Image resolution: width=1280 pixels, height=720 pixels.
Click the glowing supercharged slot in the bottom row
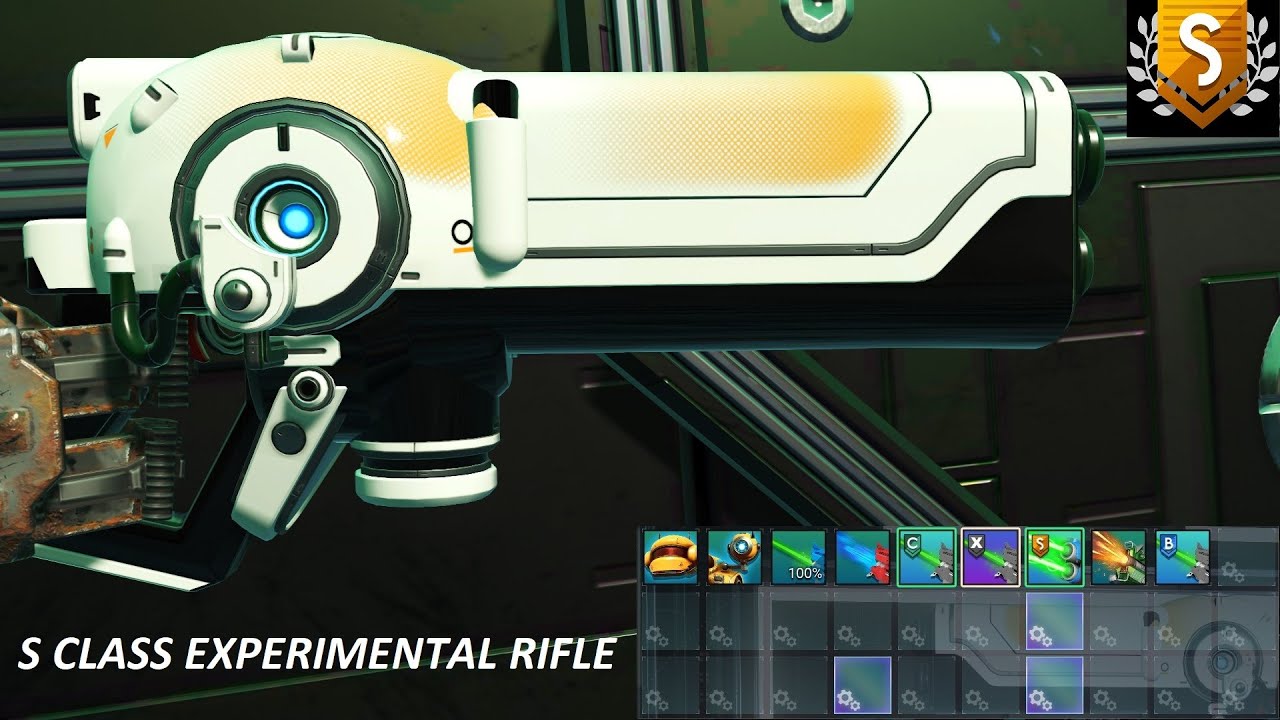click(x=860, y=687)
